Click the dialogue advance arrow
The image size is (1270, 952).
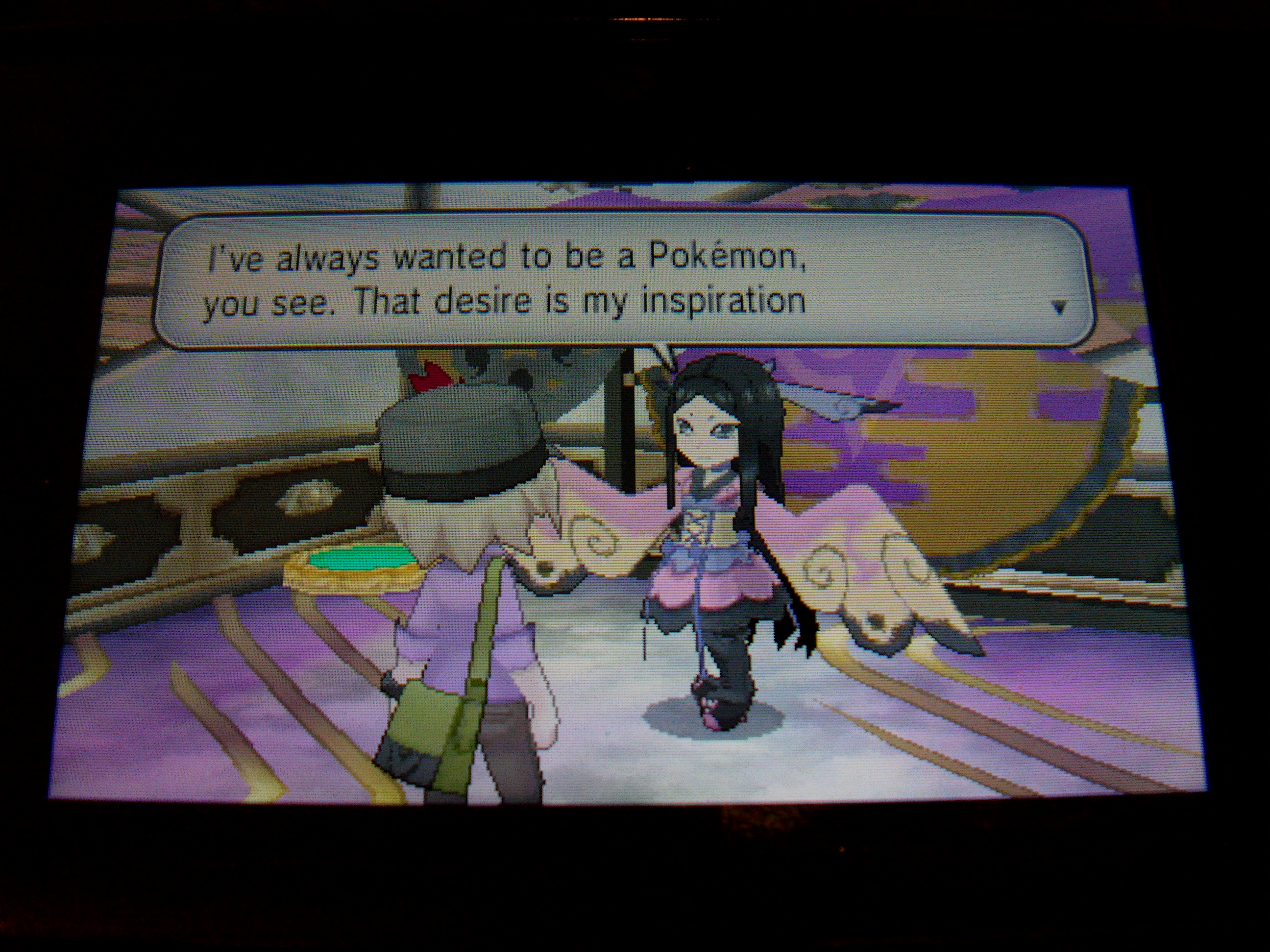point(1060,308)
